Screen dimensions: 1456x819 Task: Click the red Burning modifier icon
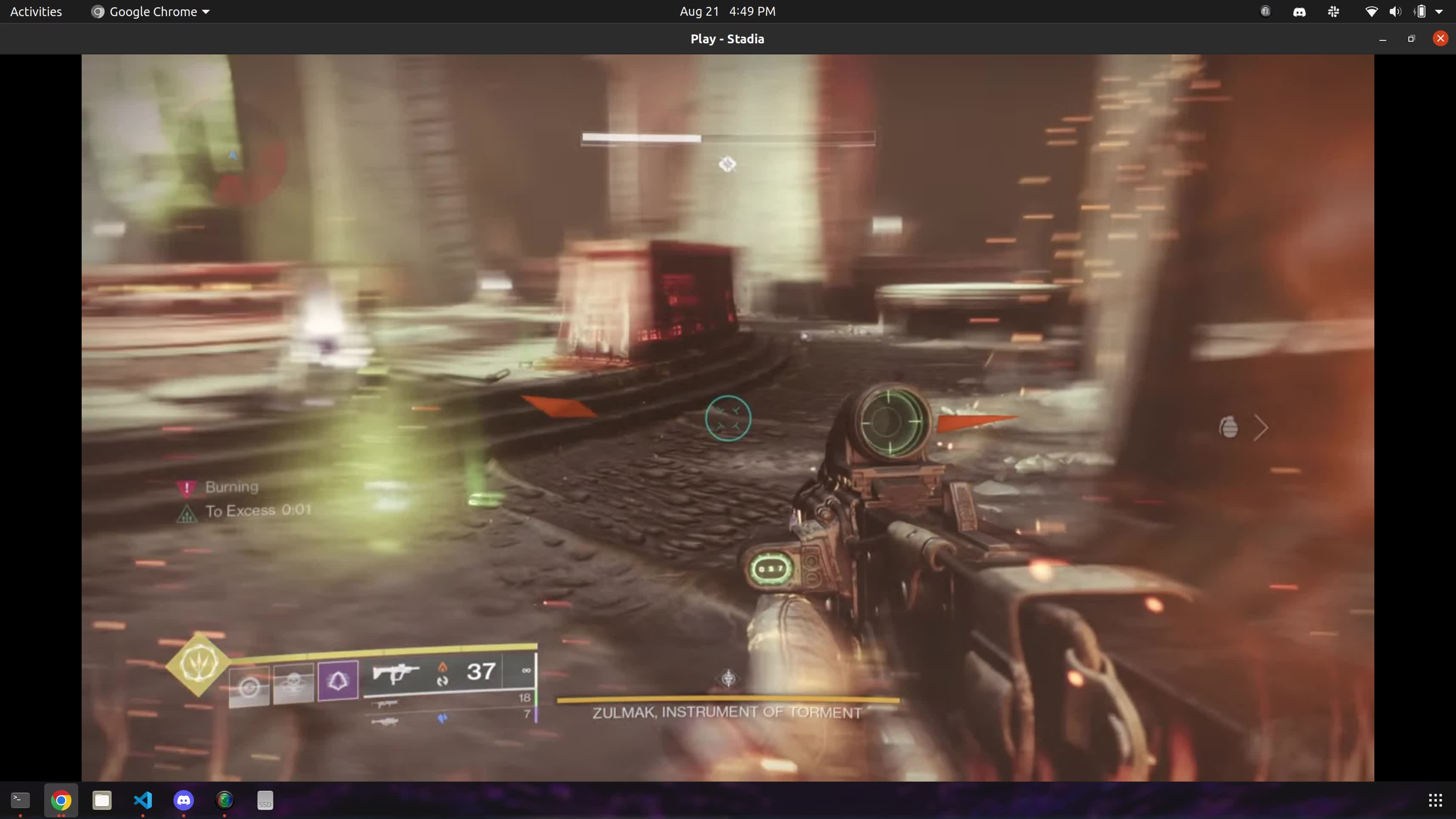tap(187, 488)
